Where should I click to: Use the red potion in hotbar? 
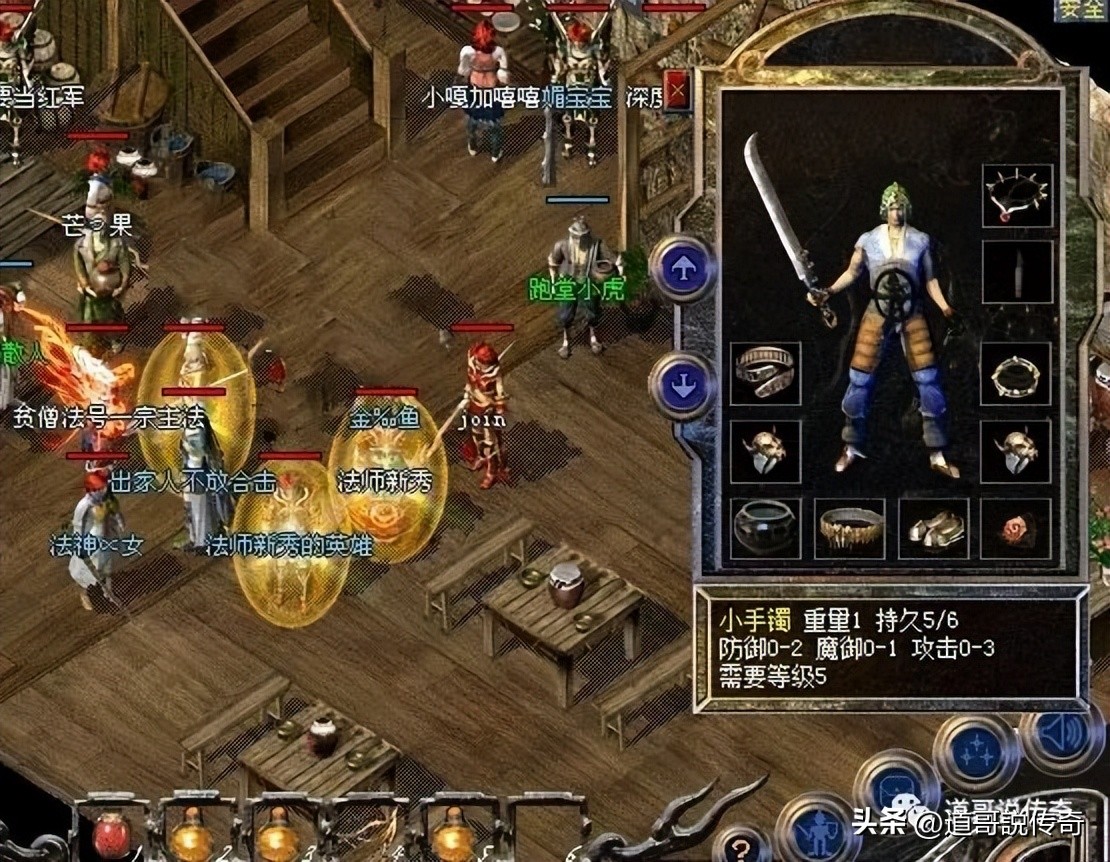pos(112,833)
